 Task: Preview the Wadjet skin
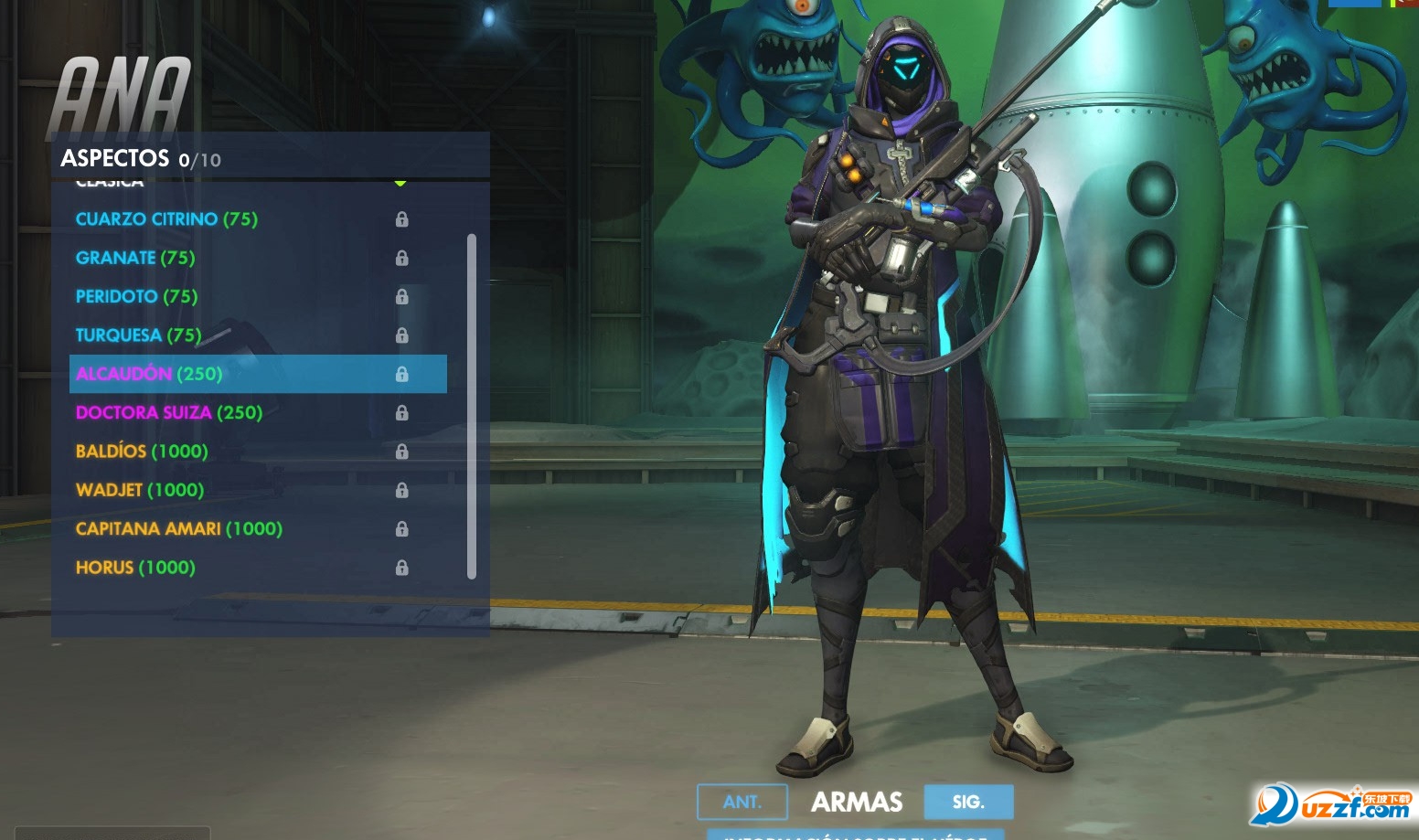140,490
